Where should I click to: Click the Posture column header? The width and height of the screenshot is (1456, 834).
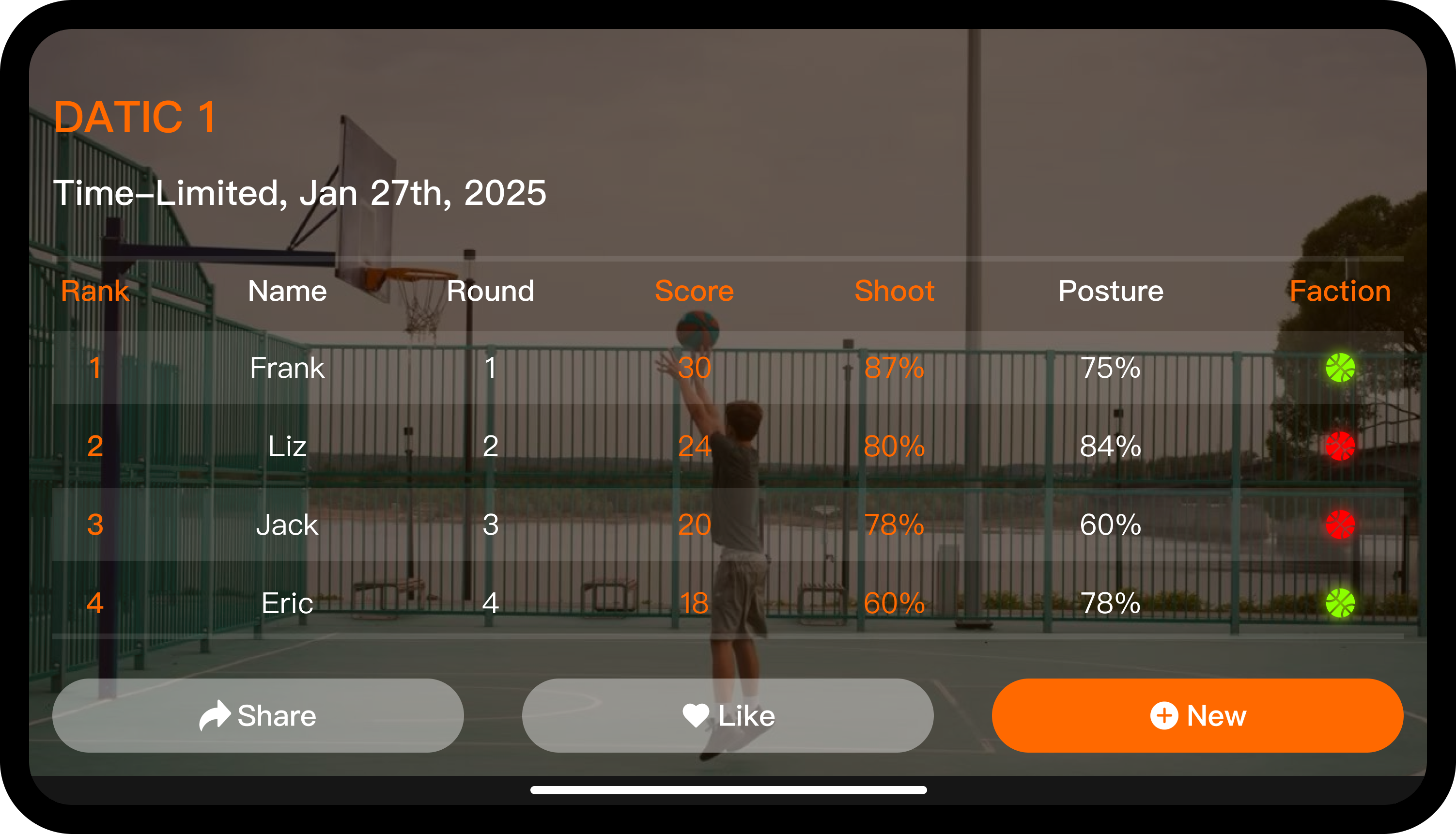pyautogui.click(x=1111, y=291)
